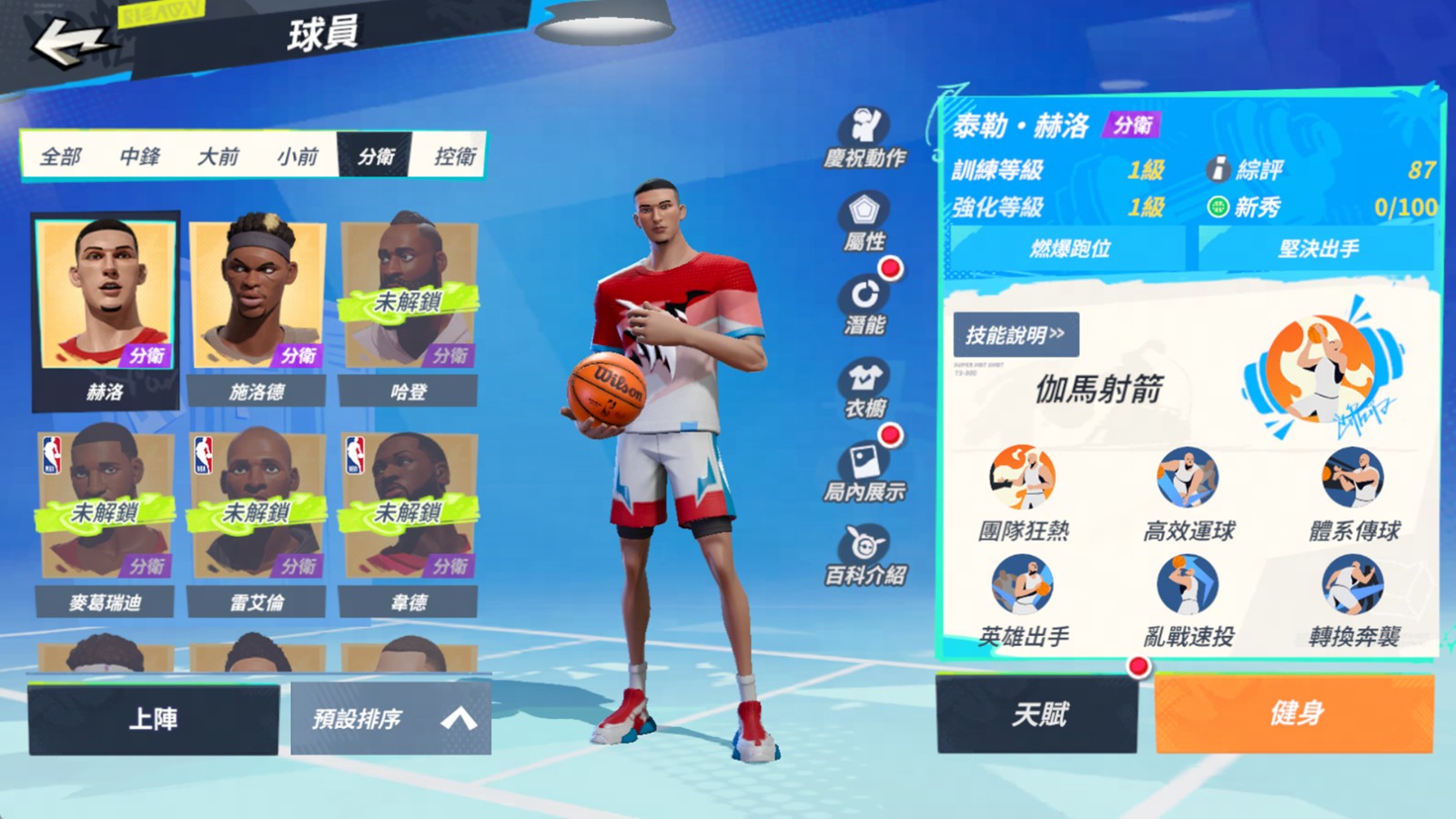Open the 慶祝動作 celebration actions panel
The height and width of the screenshot is (819, 1456).
pos(865,138)
